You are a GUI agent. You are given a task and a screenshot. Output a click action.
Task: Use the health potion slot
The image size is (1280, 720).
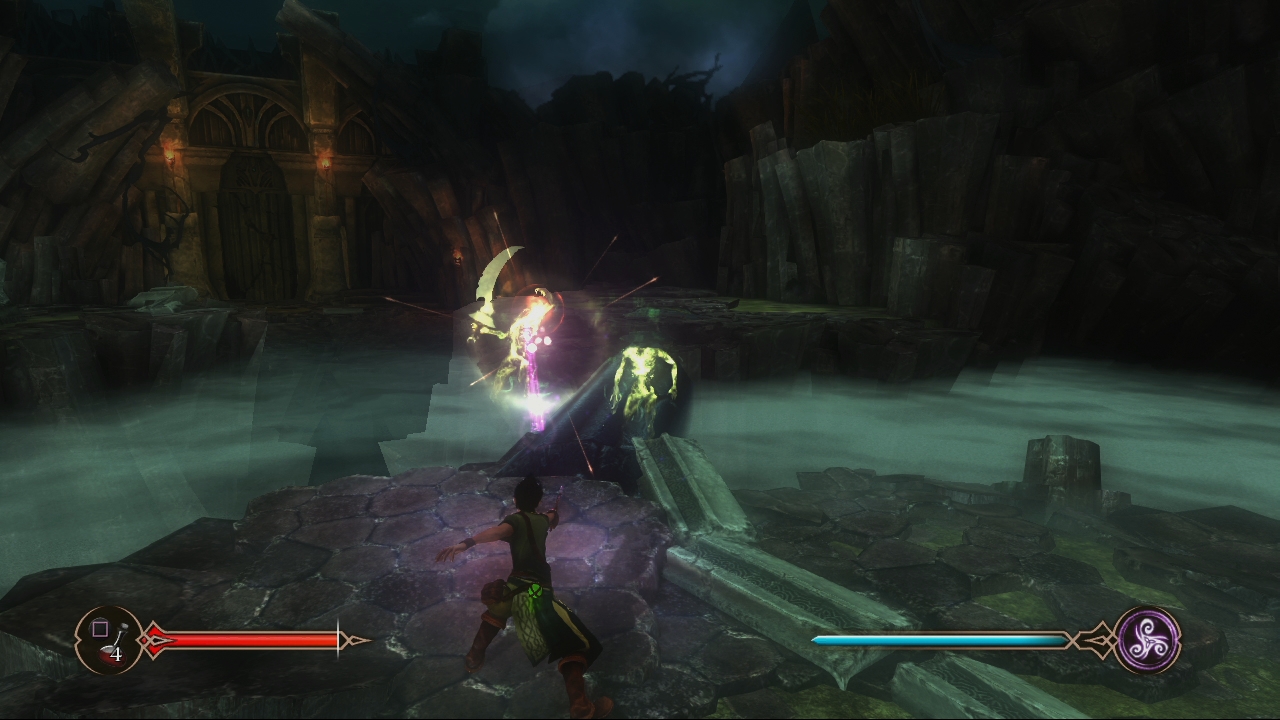click(108, 640)
